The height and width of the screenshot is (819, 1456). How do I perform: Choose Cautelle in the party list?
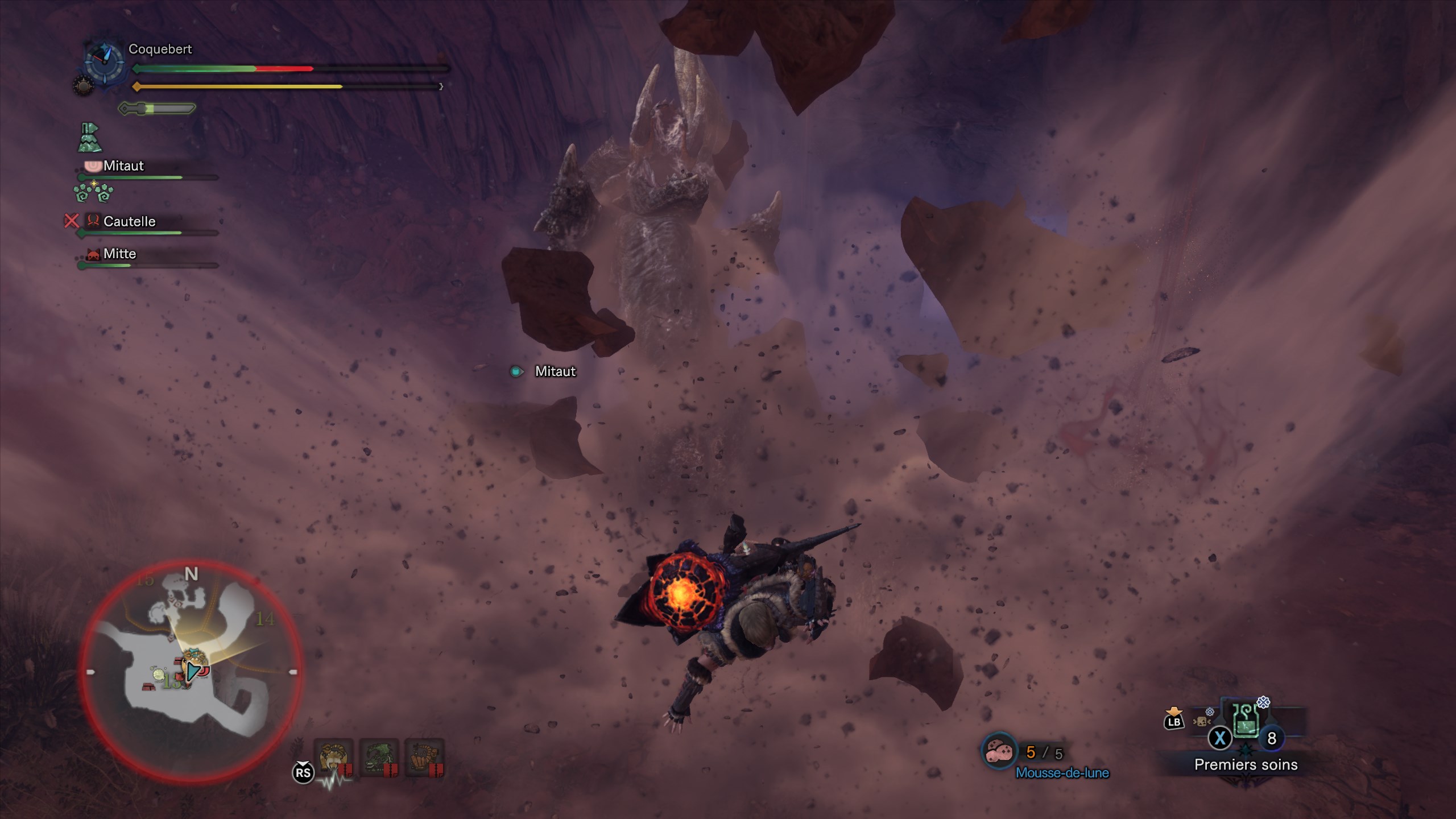(x=129, y=221)
